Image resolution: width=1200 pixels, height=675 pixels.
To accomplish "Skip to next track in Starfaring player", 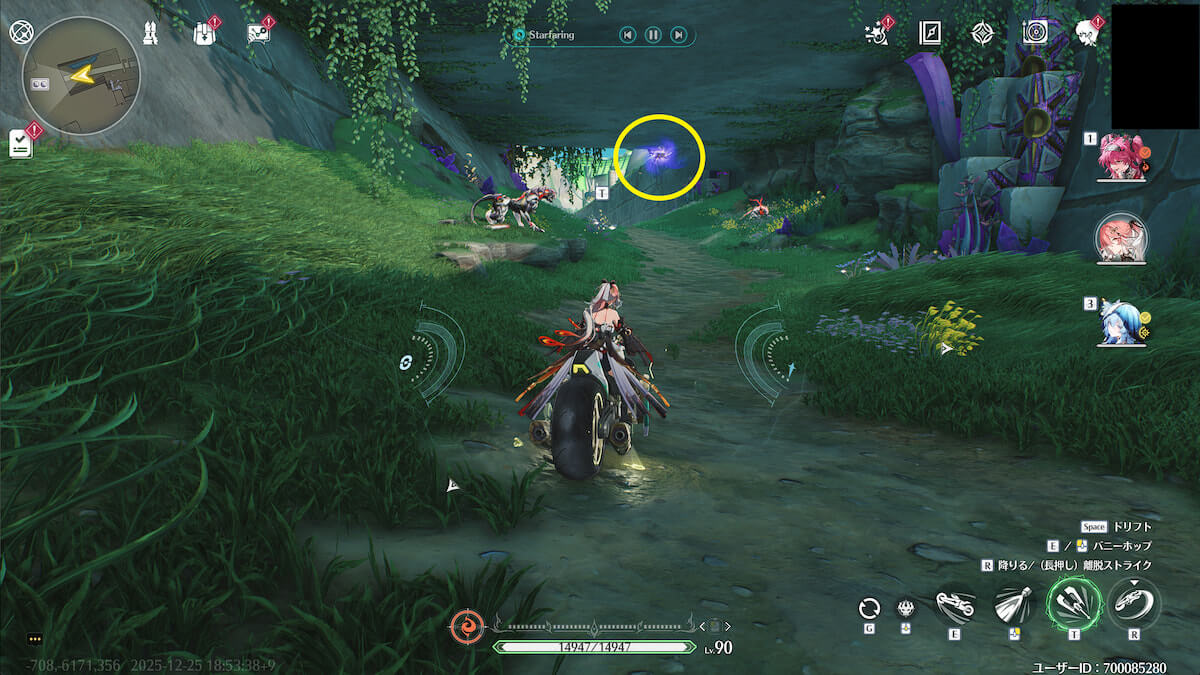I will point(678,36).
